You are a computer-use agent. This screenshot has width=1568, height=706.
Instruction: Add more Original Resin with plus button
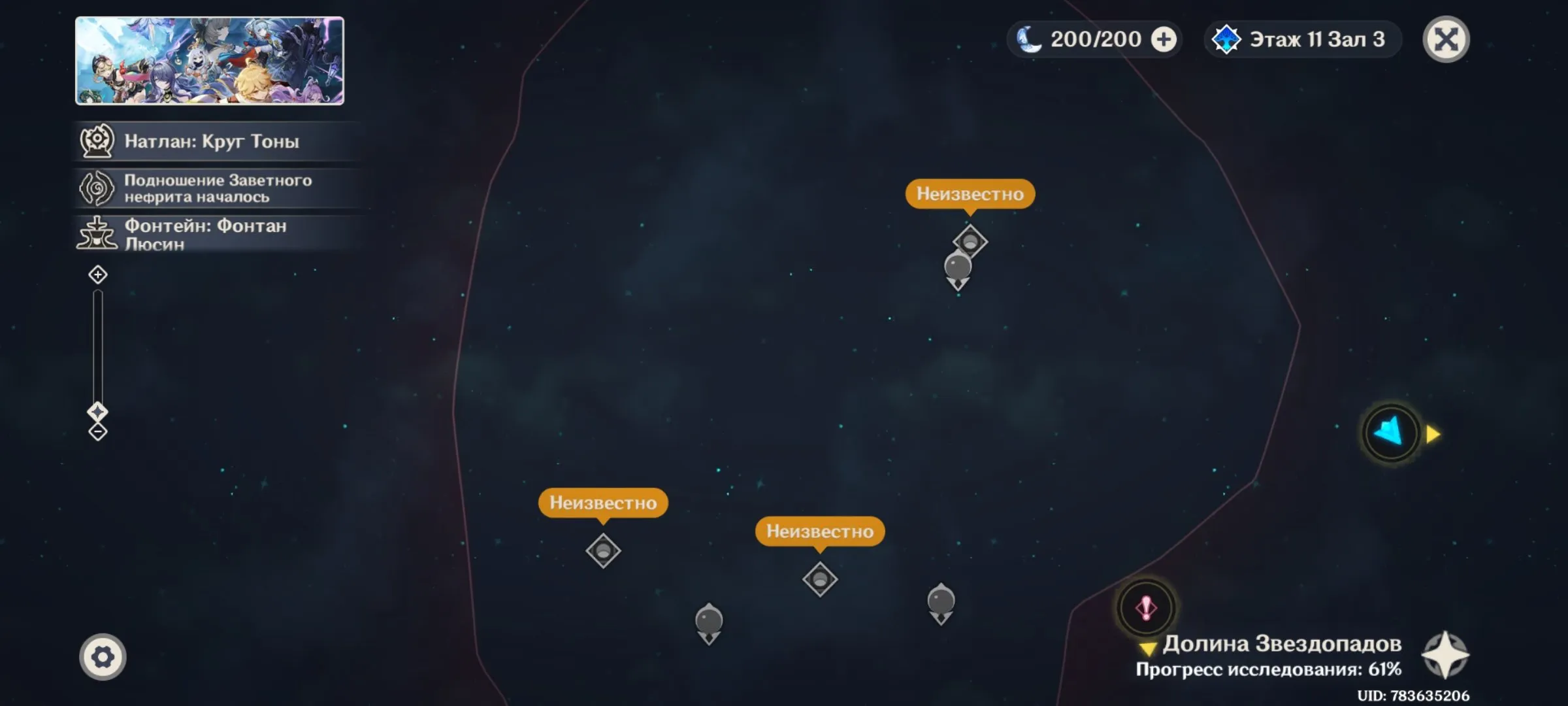[x=1163, y=39]
